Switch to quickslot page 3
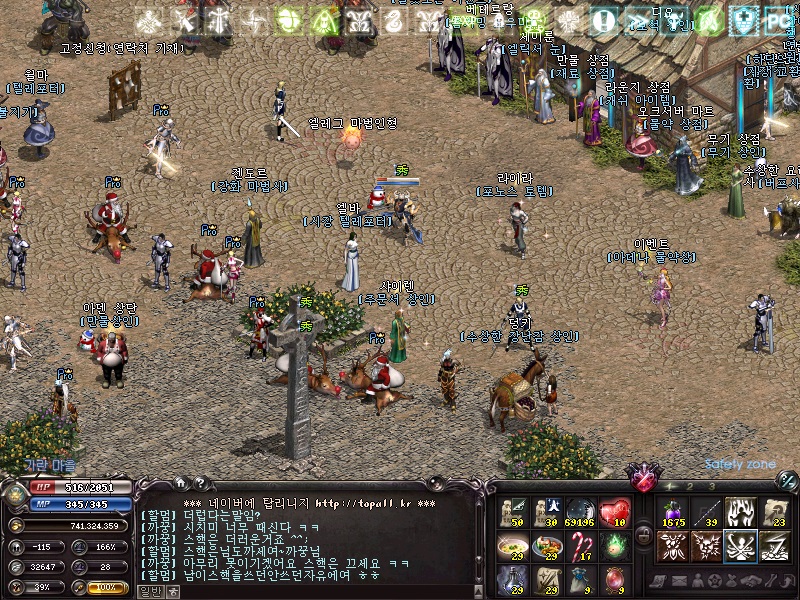Image resolution: width=800 pixels, height=600 pixels. [711, 487]
